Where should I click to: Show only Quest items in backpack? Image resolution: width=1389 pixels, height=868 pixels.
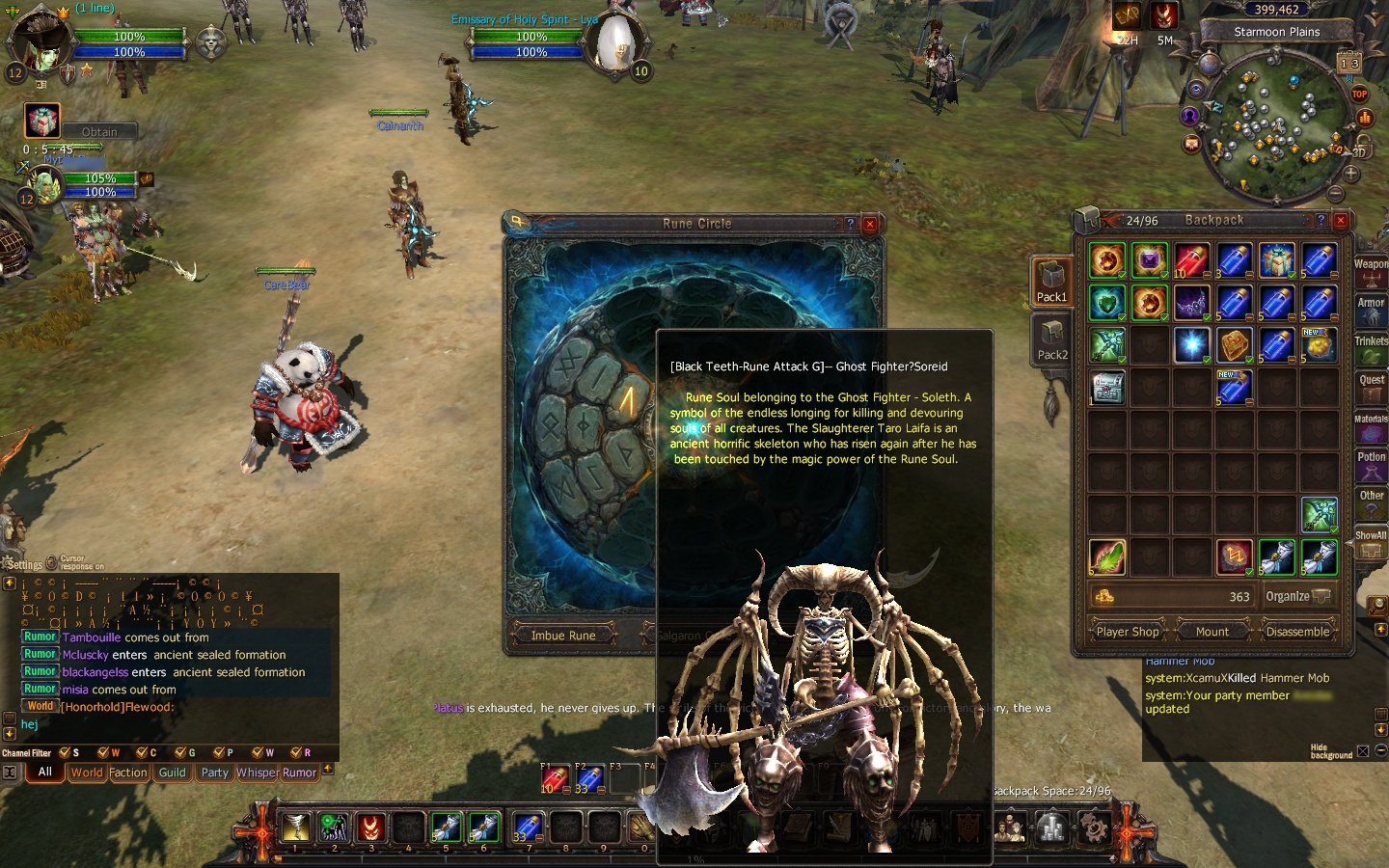[x=1371, y=386]
